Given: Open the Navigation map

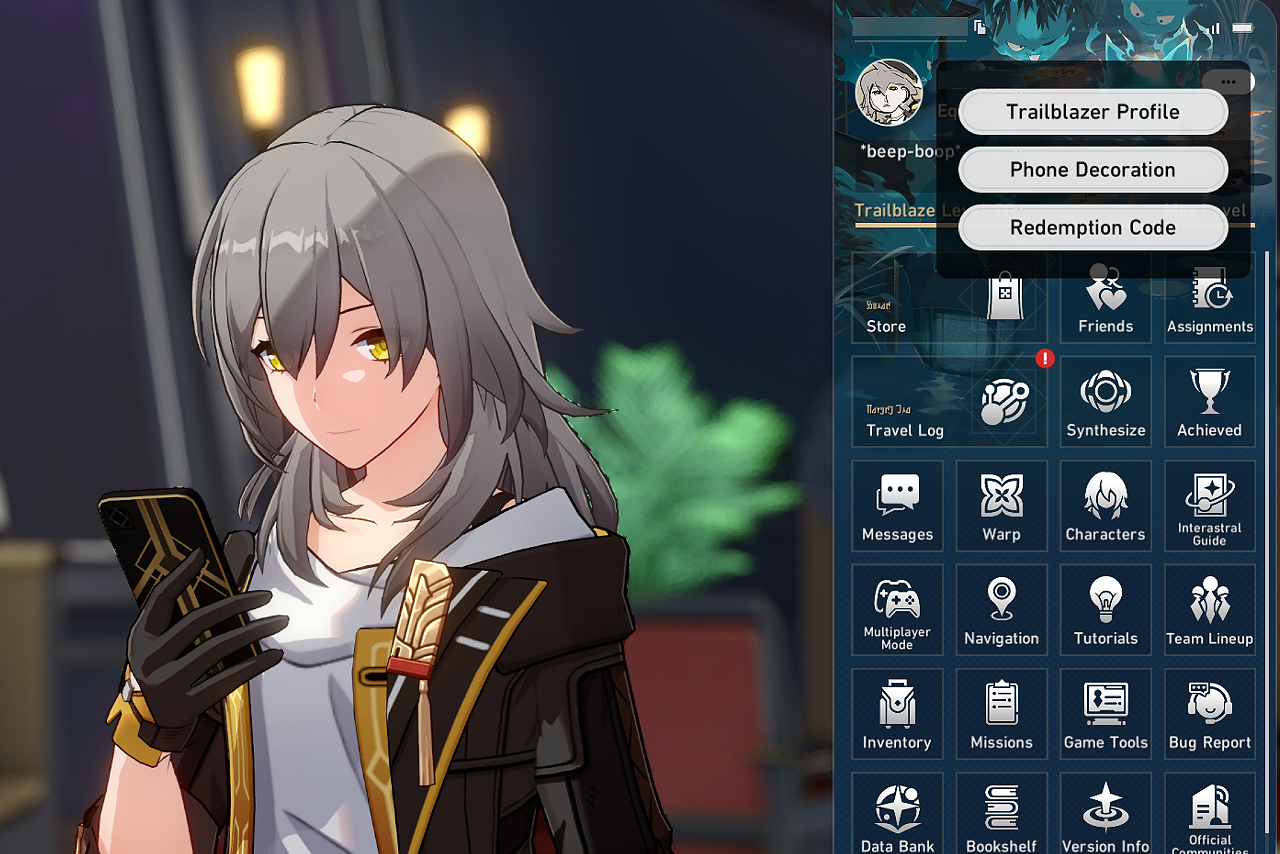Looking at the screenshot, I should [x=1001, y=610].
